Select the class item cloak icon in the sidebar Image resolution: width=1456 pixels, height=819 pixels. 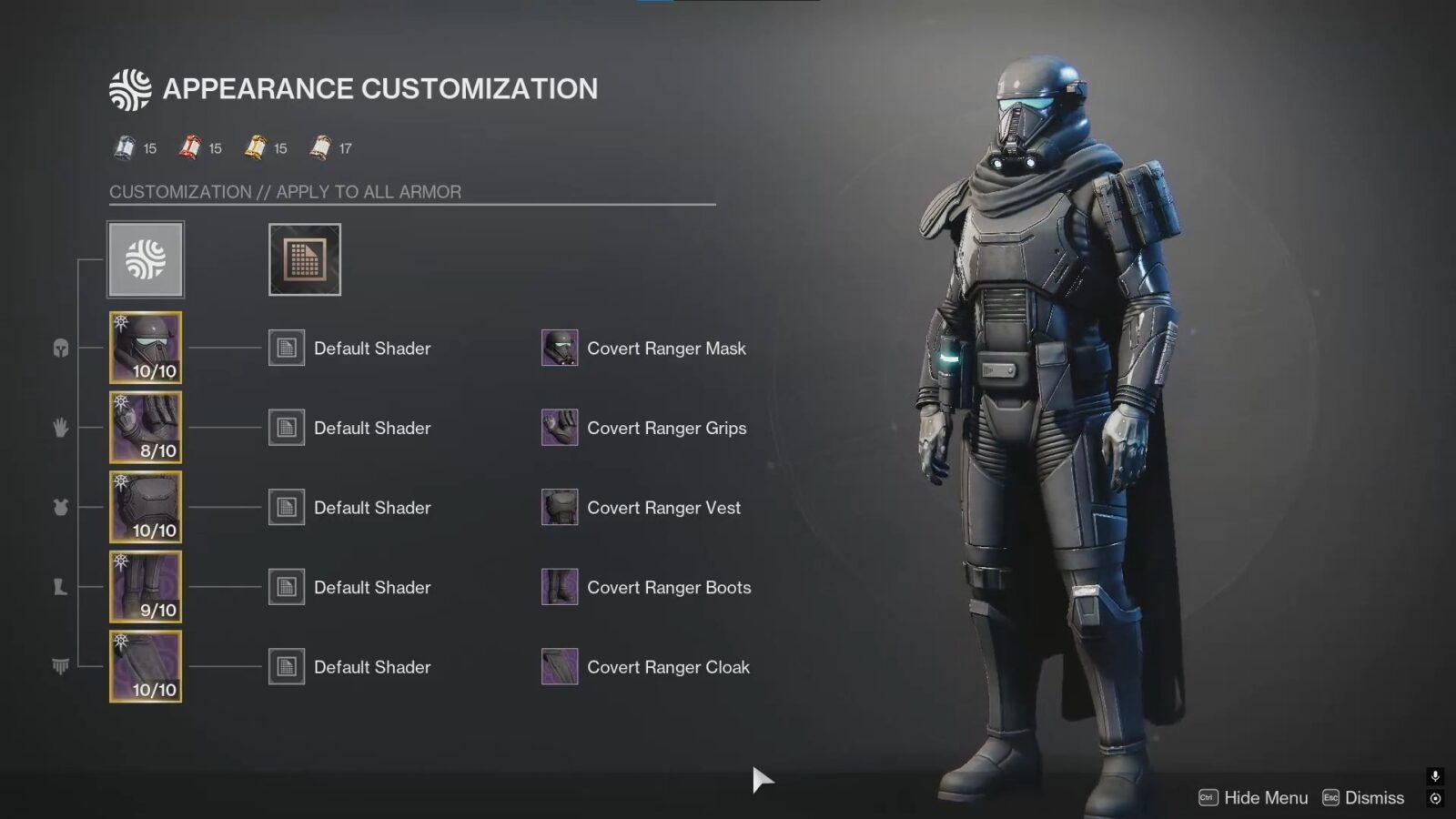[59, 666]
